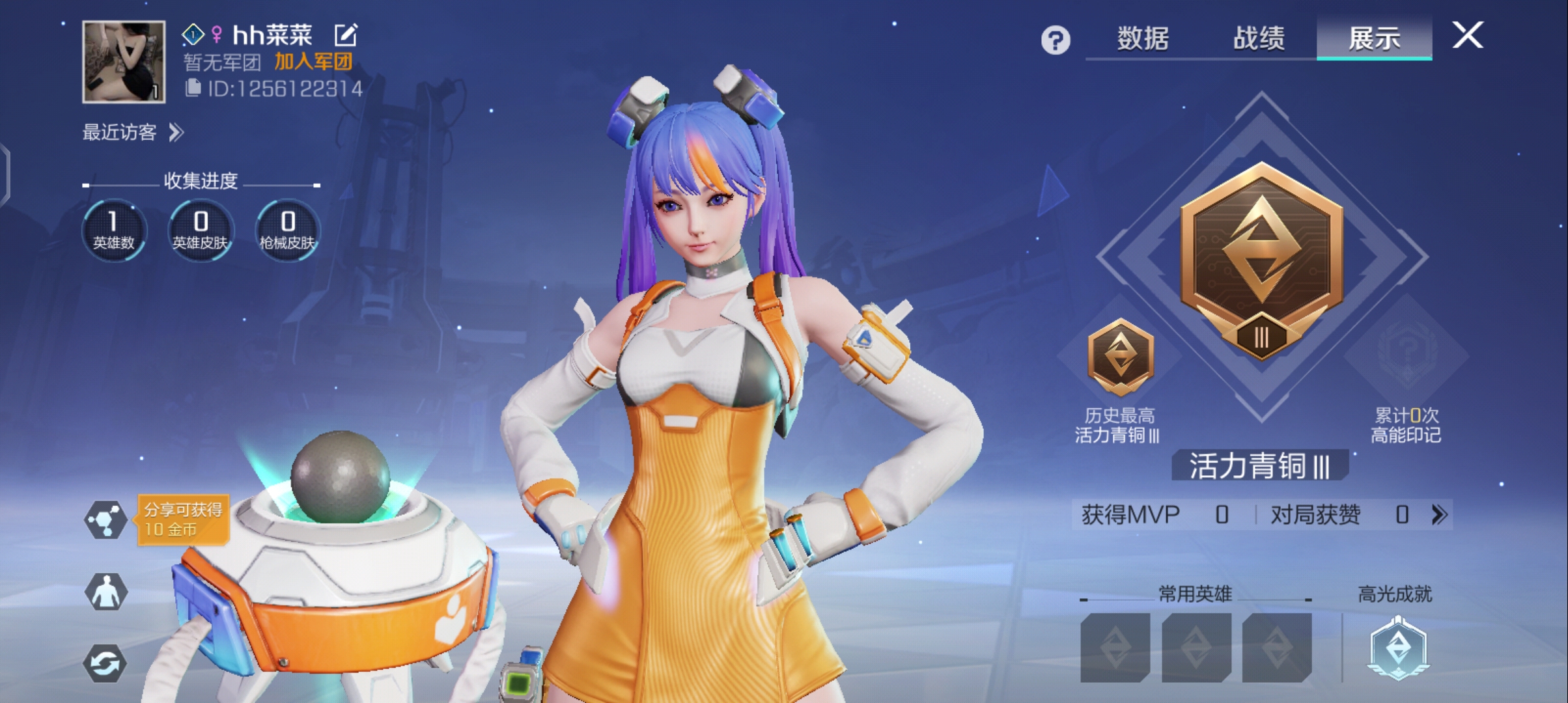The height and width of the screenshot is (703, 1568).
Task: Share the profile via the share icon
Action: pyautogui.click(x=105, y=519)
